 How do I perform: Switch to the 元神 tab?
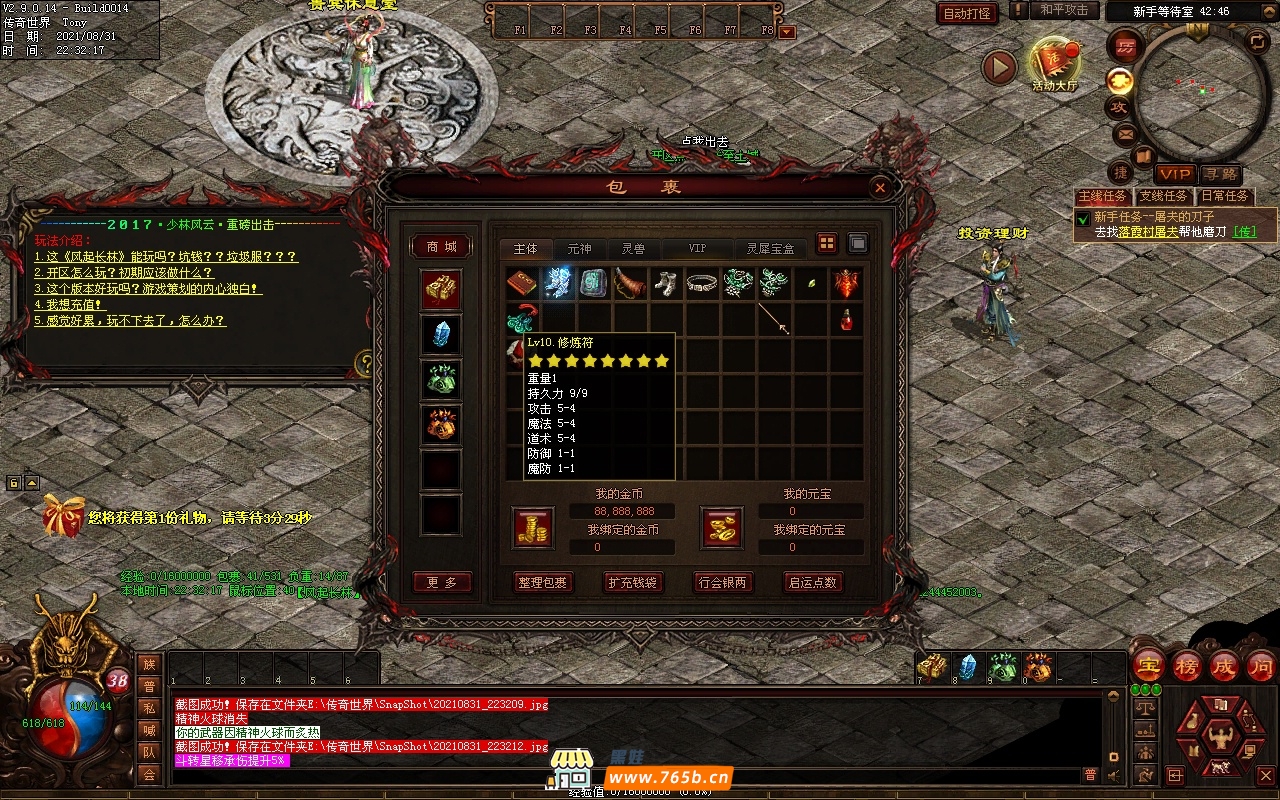(579, 248)
